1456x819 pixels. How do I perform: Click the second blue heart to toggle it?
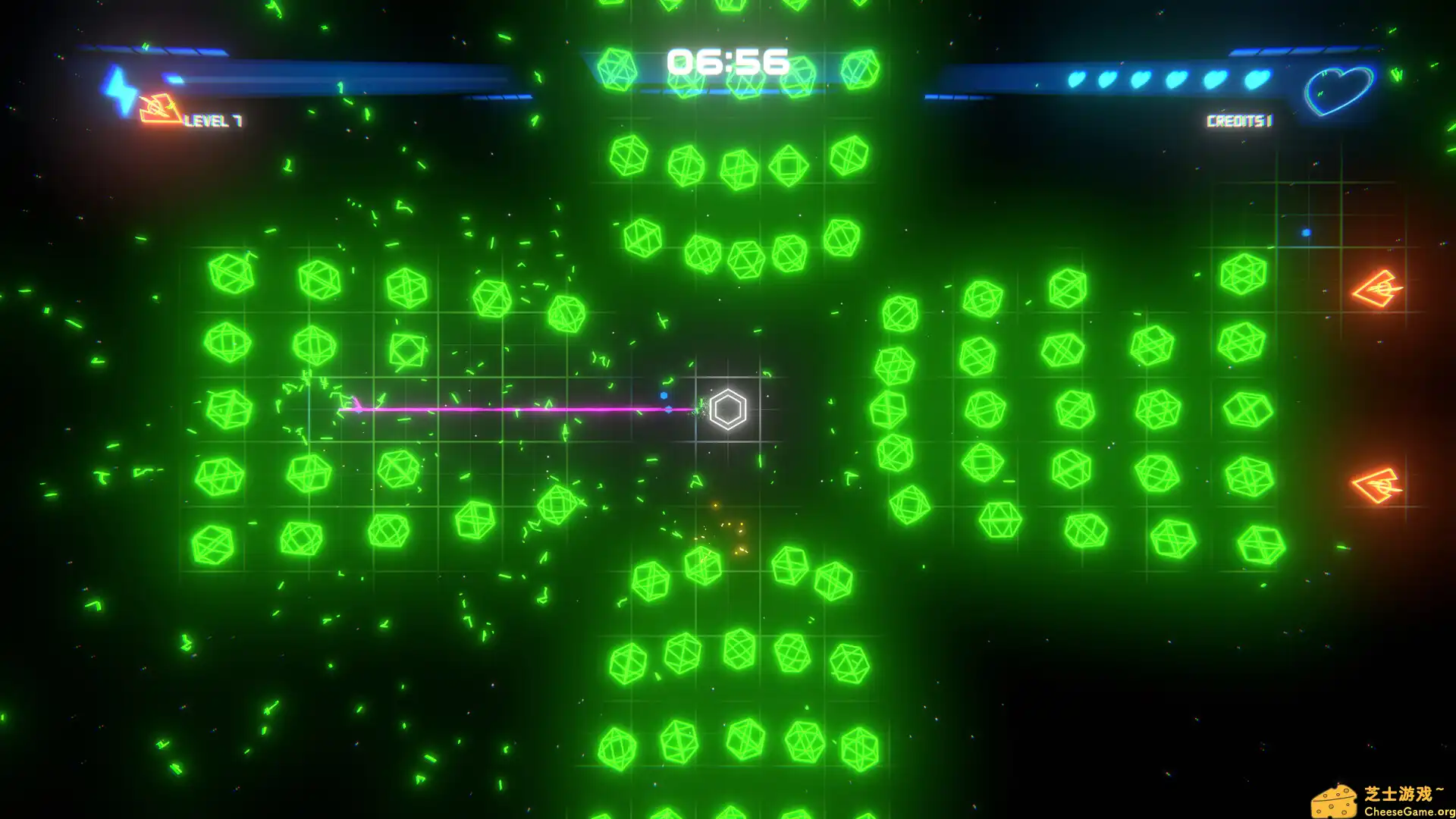click(1109, 79)
